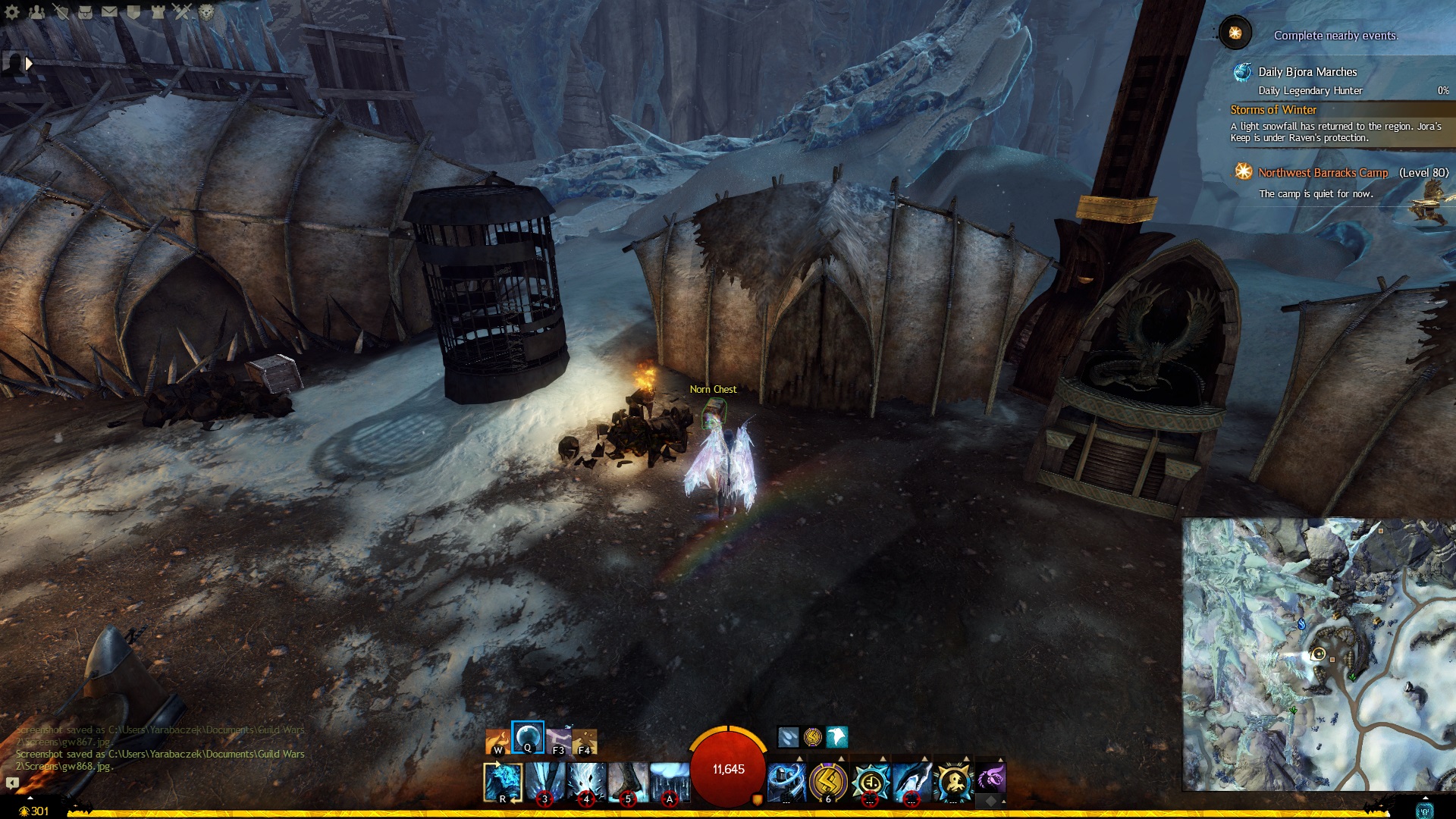The width and height of the screenshot is (1456, 819).
Task: Open the minimap view
Action: (1318, 654)
